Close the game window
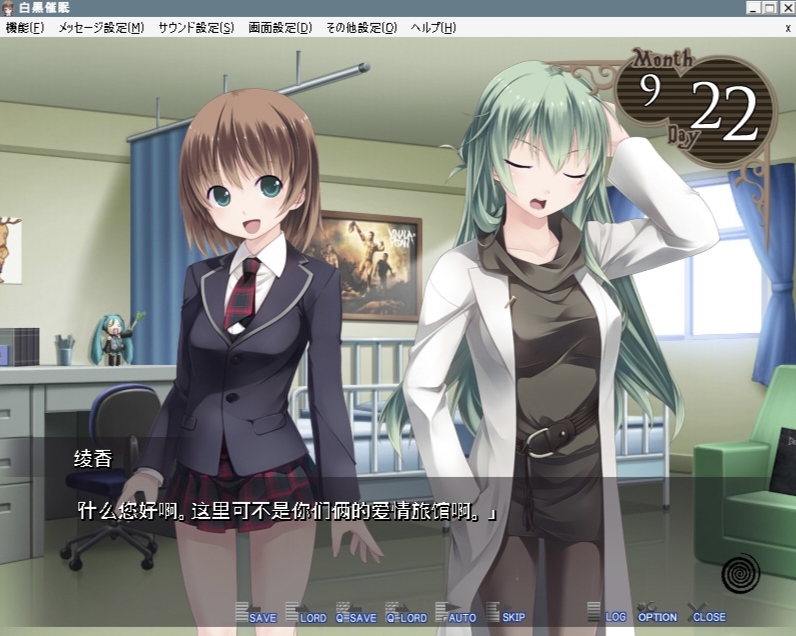The image size is (796, 636). pos(786,8)
